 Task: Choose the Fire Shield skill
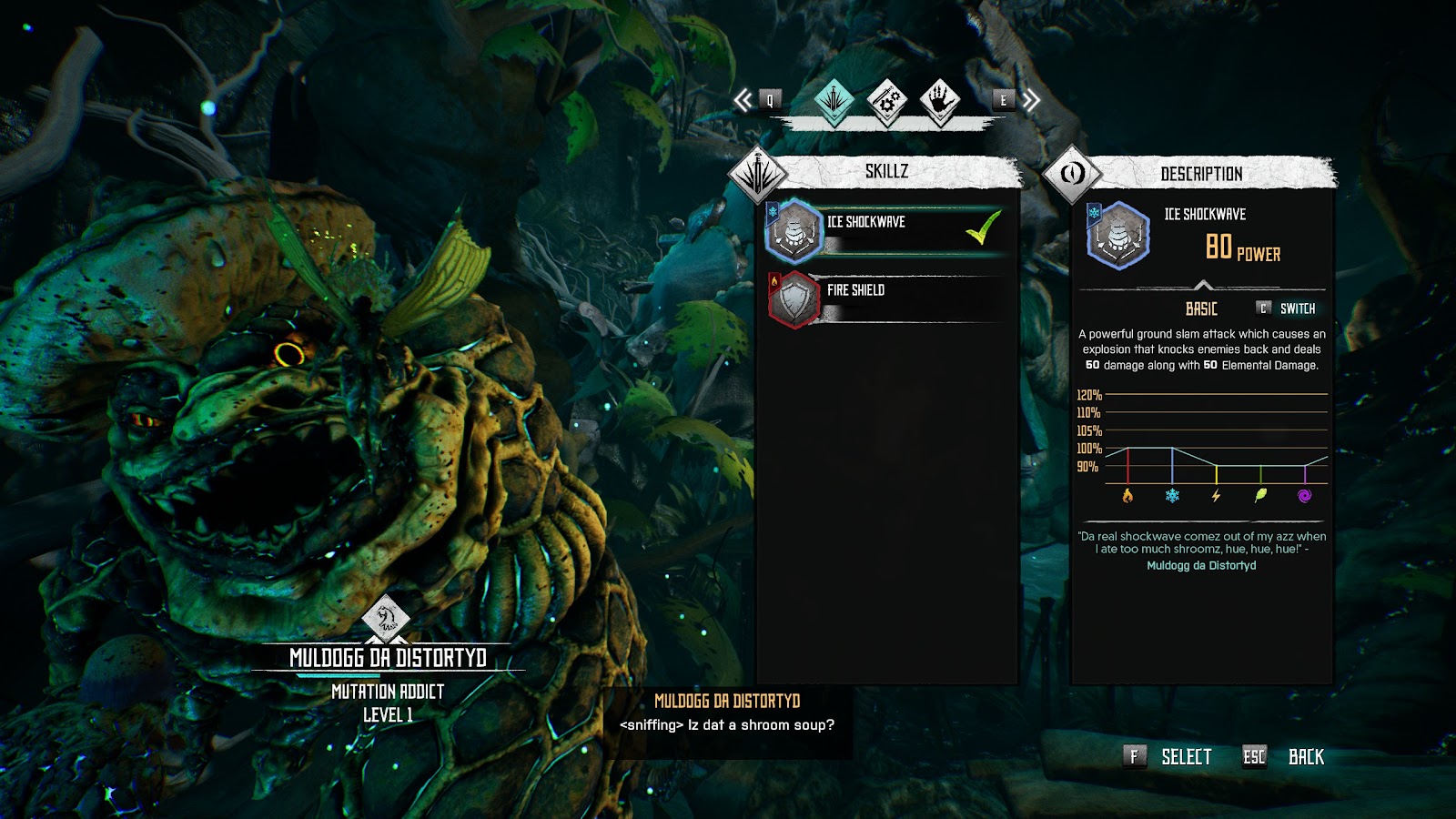click(x=887, y=298)
